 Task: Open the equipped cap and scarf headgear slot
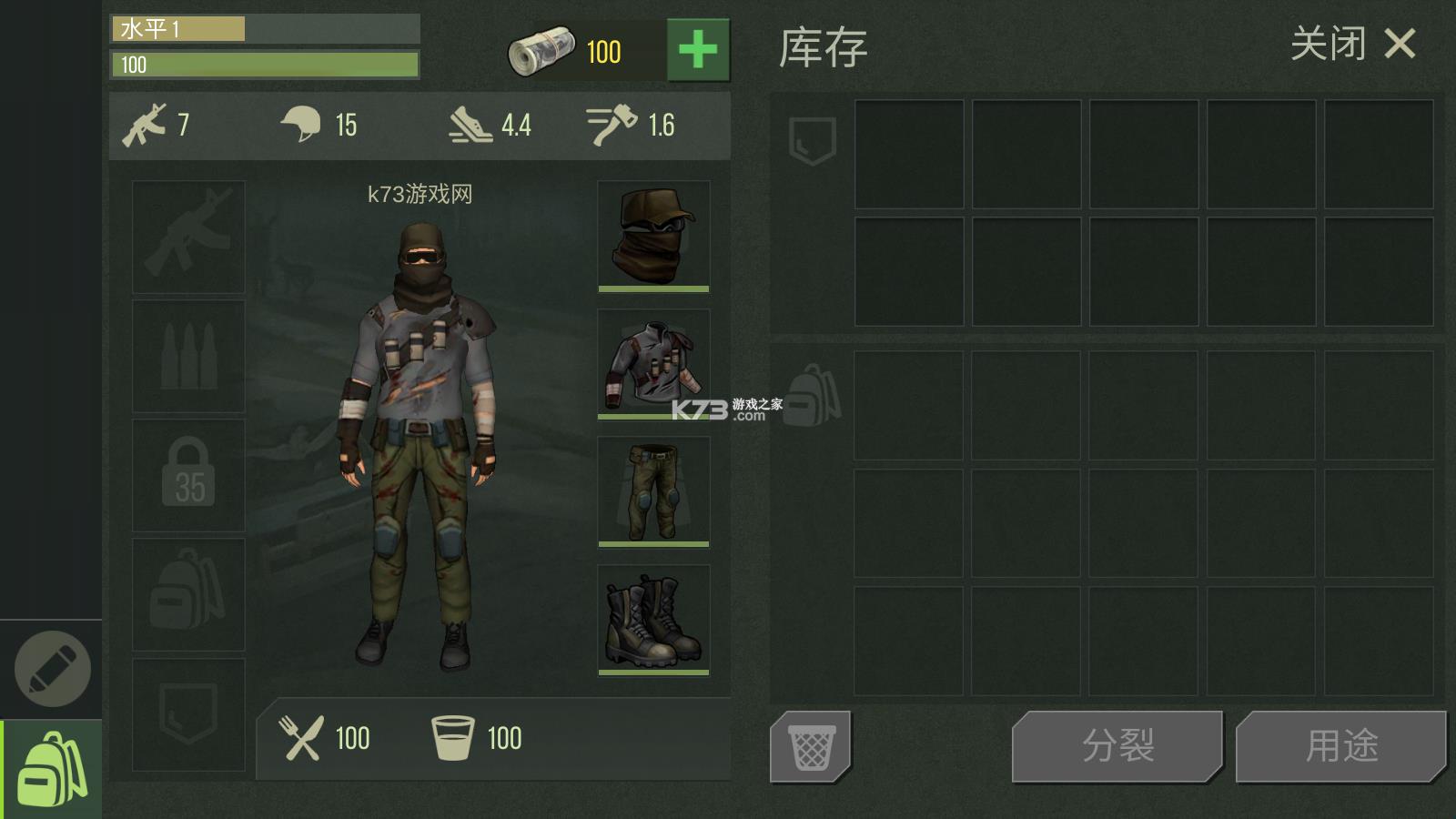(x=652, y=237)
